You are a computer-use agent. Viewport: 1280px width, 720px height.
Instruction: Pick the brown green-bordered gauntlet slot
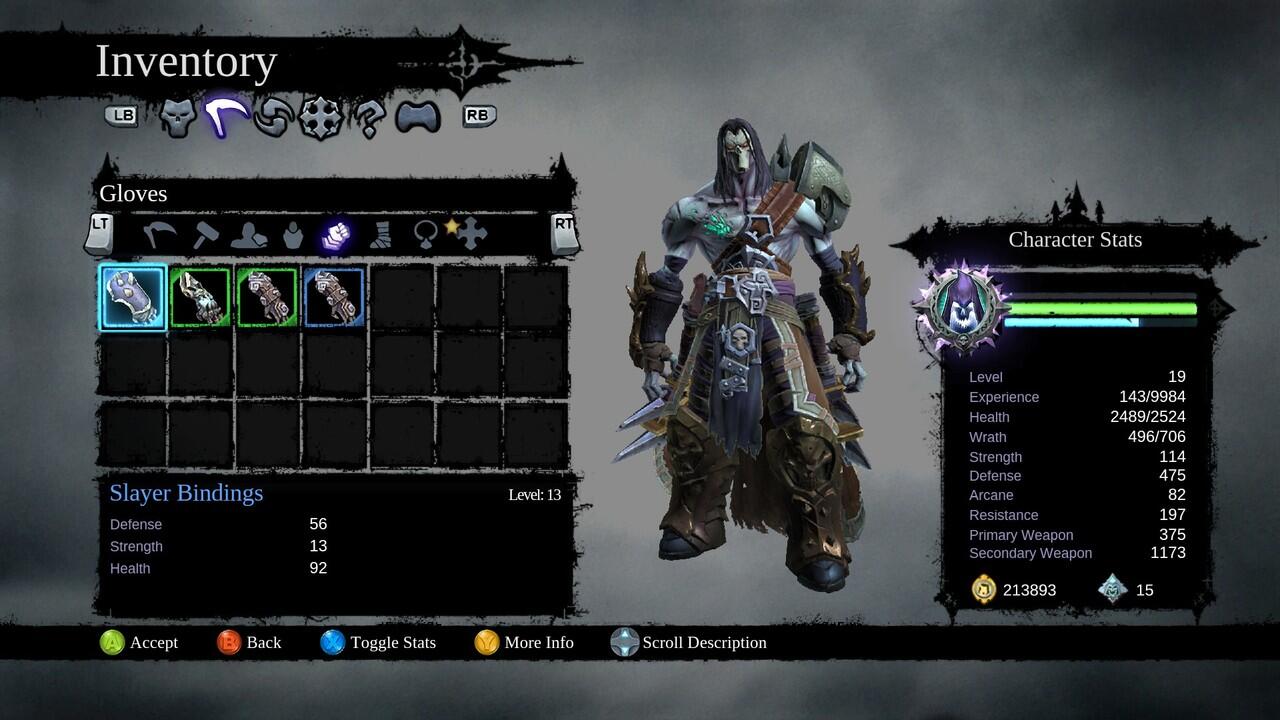[x=267, y=297]
